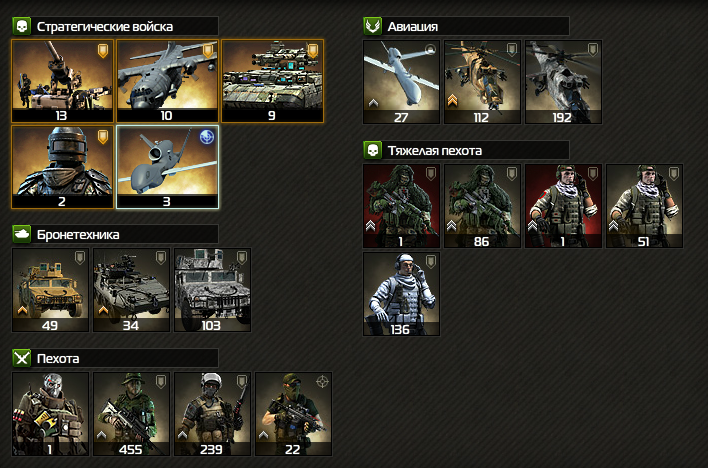Select the white-suited soldier card with 136
The height and width of the screenshot is (468, 708).
[x=401, y=292]
